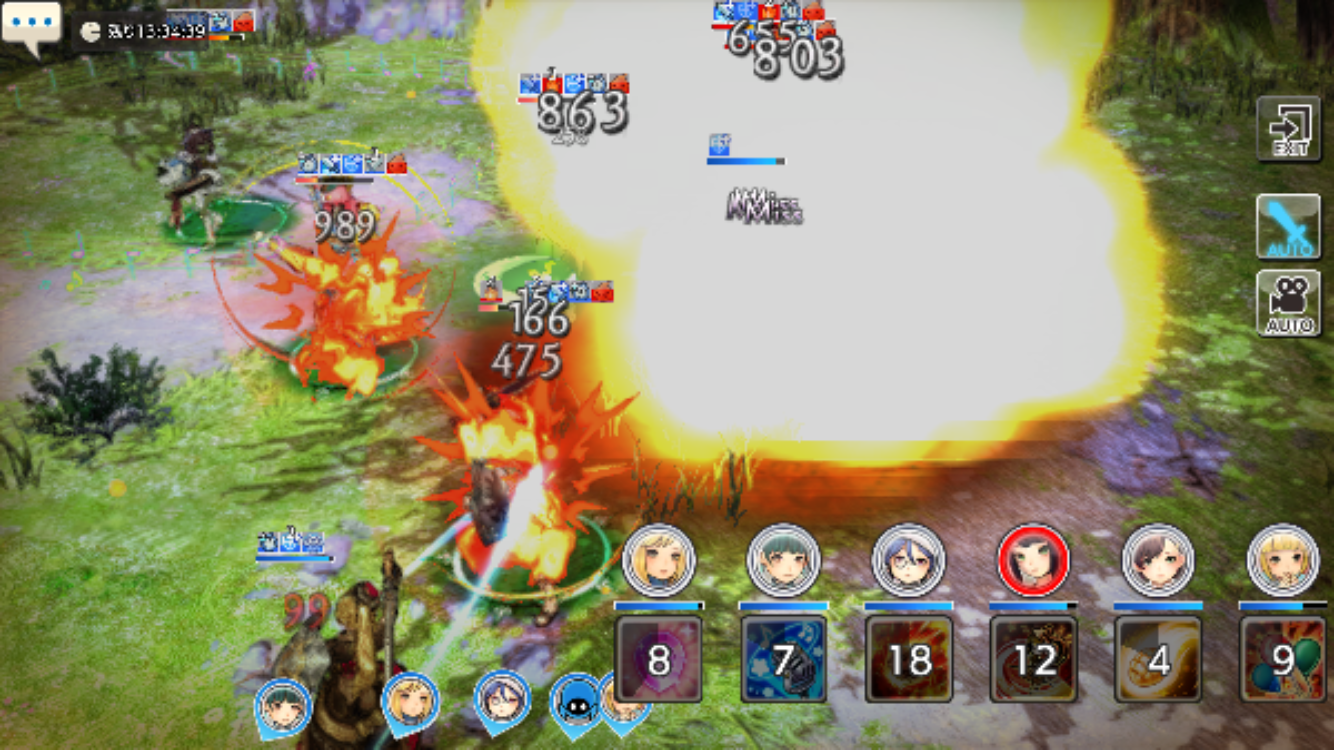
Task: Use the fire skill showing cooldown 18
Action: [x=909, y=659]
